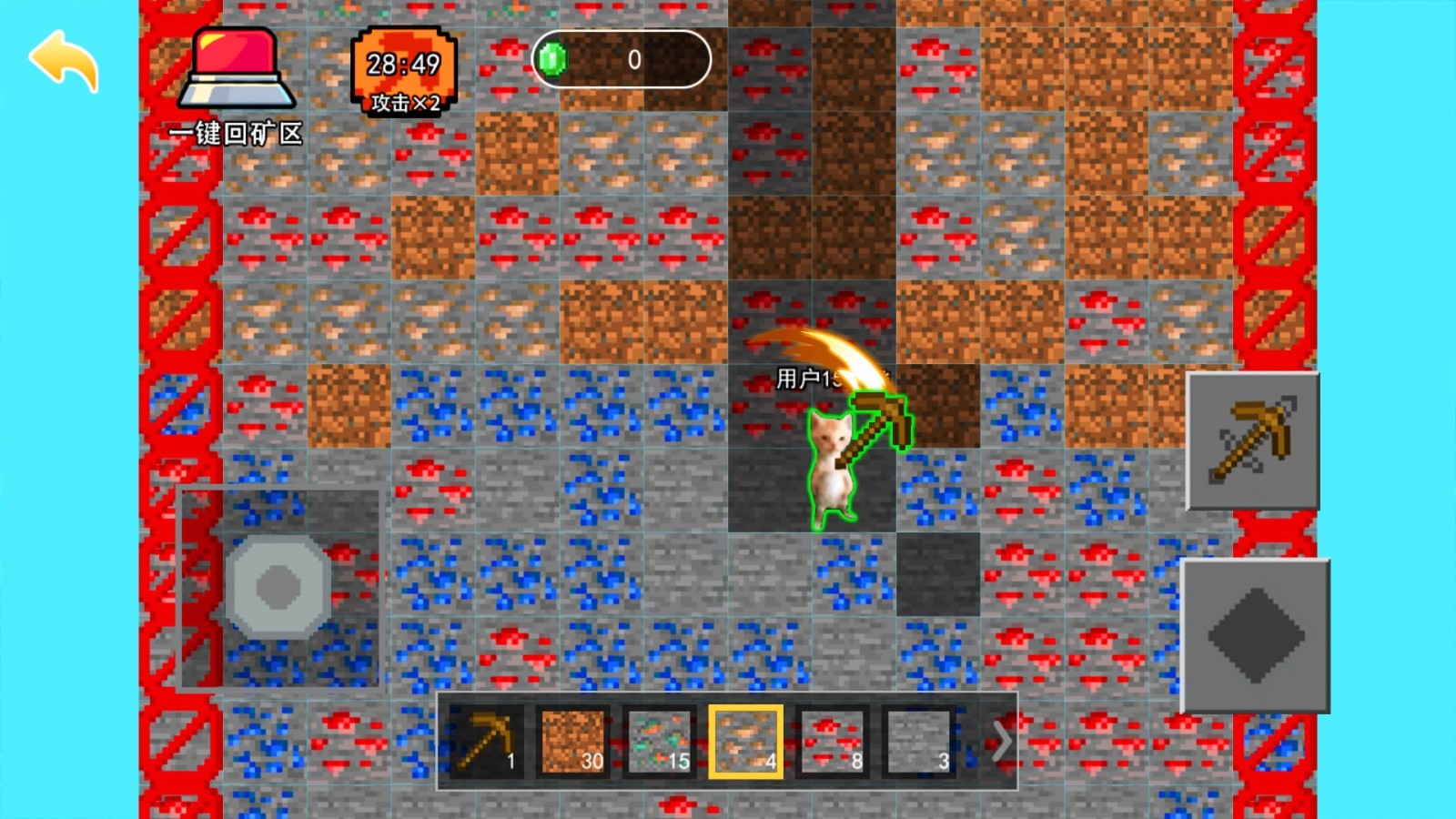
Task: Pick the redstone ore hotbar slot
Action: 832,742
